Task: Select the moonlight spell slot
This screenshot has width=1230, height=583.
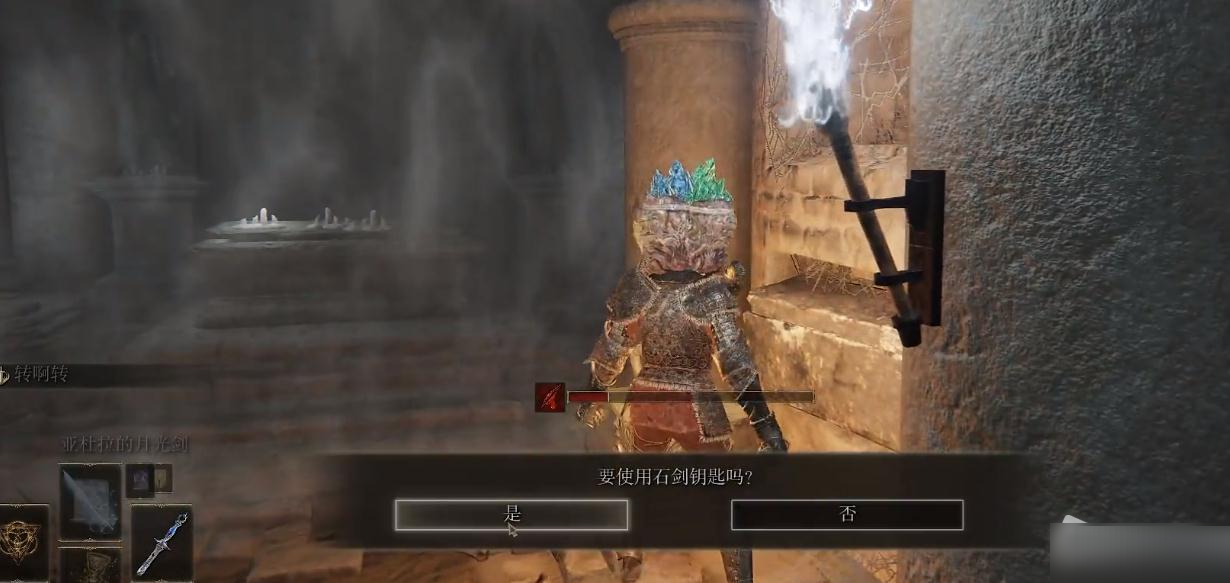Action: pyautogui.click(x=90, y=501)
